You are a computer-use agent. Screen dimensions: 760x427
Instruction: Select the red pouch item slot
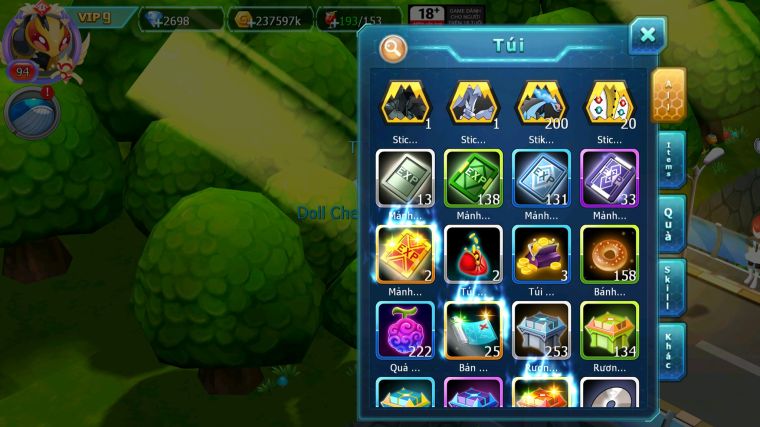tap(473, 254)
